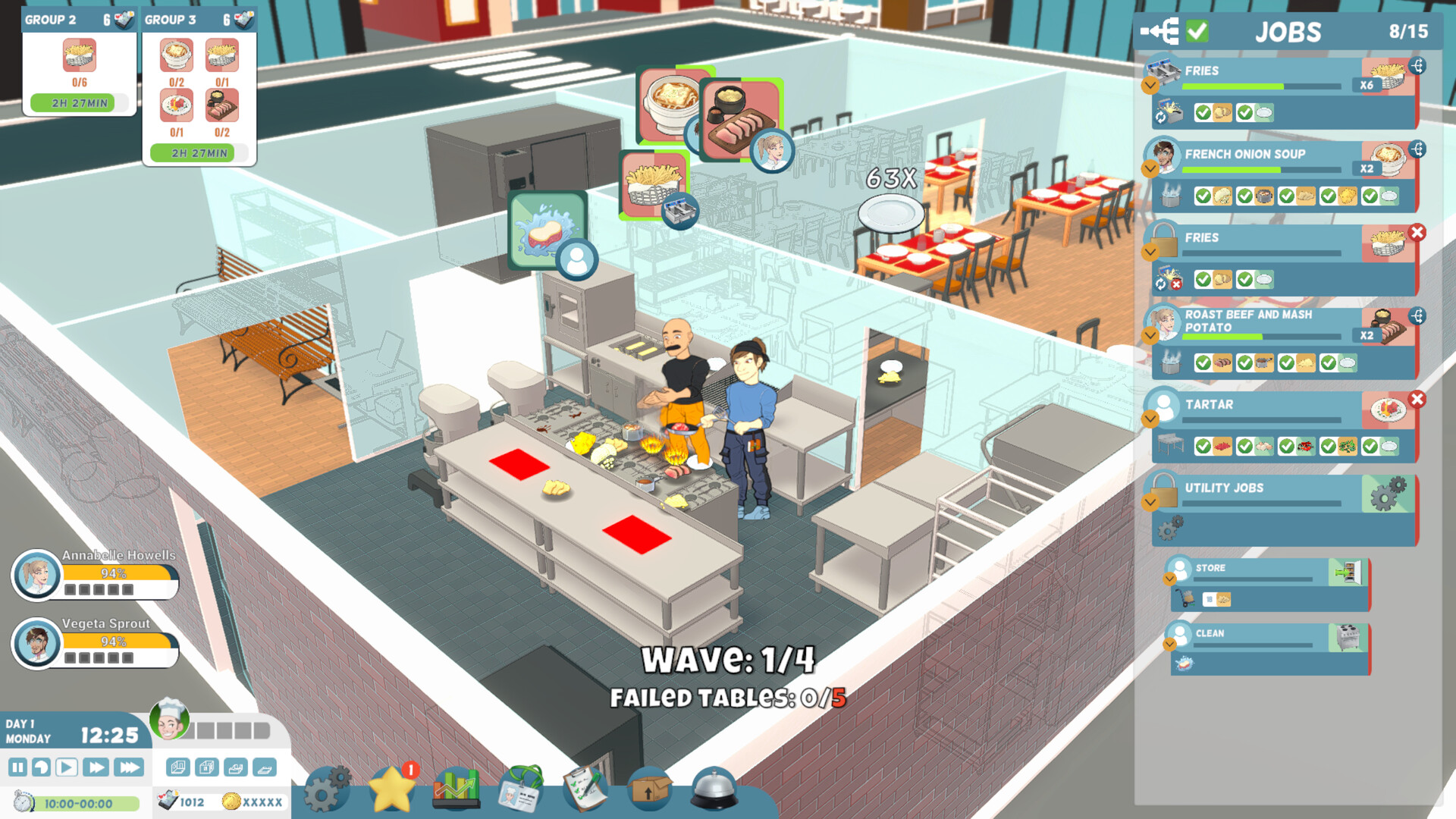Image resolution: width=1456 pixels, height=819 pixels.
Task: Expand the Store job details
Action: coord(1170,577)
